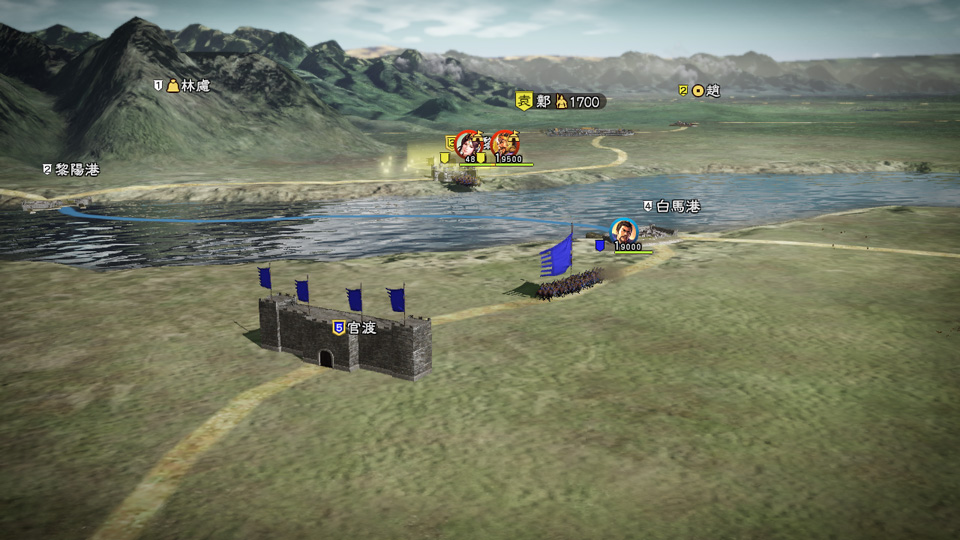Select the blue-ringed officer portrait with 19000 troops

[x=624, y=231]
